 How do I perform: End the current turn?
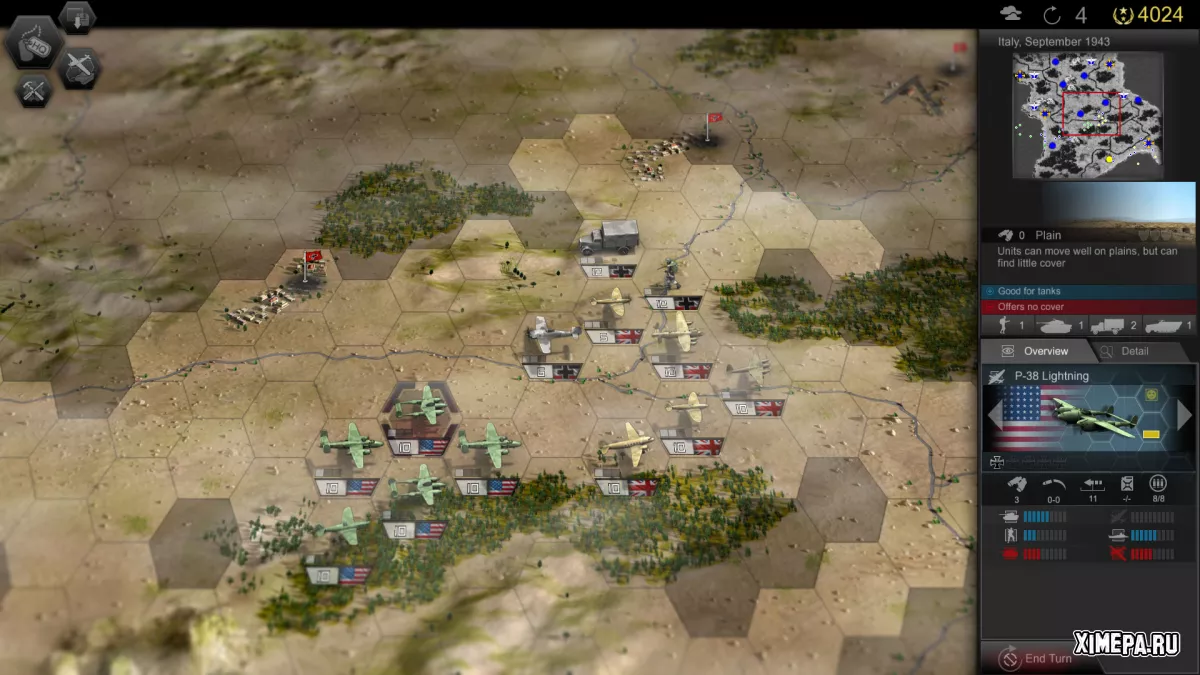[1040, 658]
